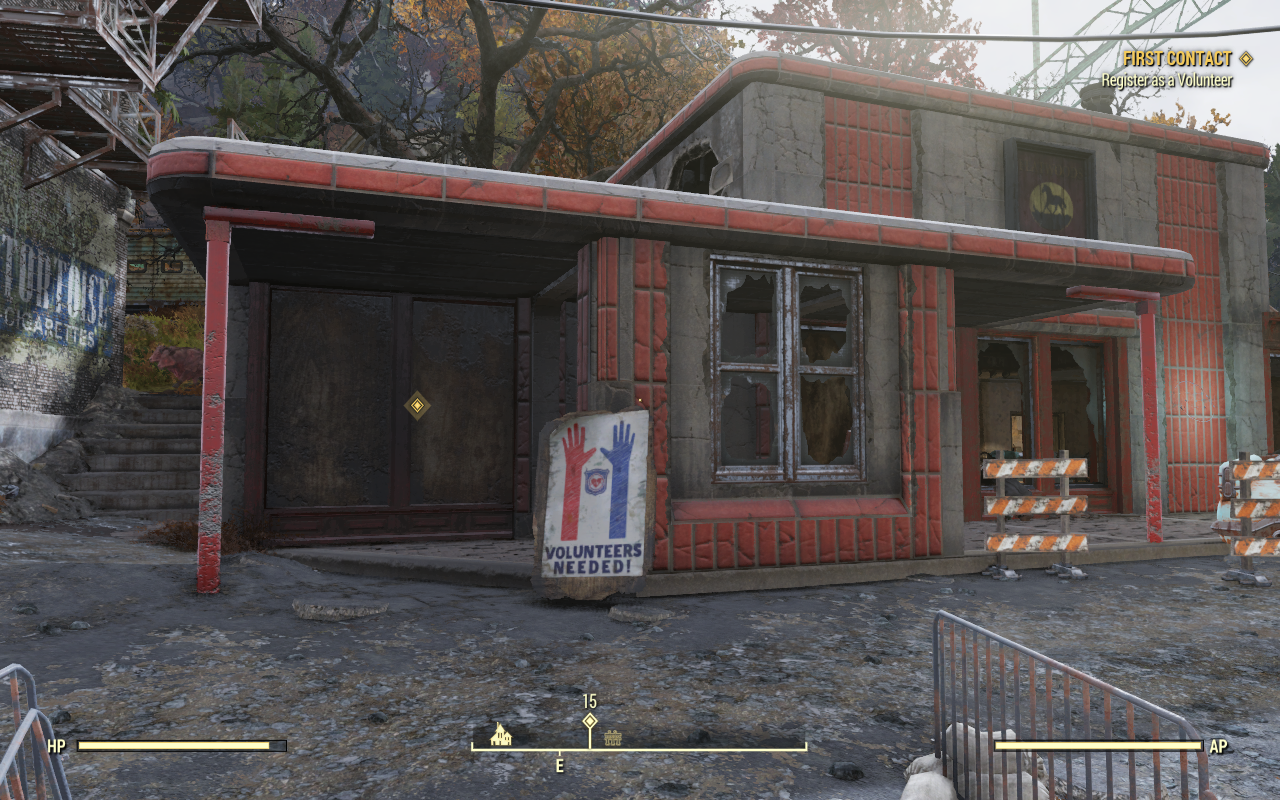The width and height of the screenshot is (1280, 800).
Task: Select the FIRST CONTACT quest title
Action: click(x=1176, y=58)
